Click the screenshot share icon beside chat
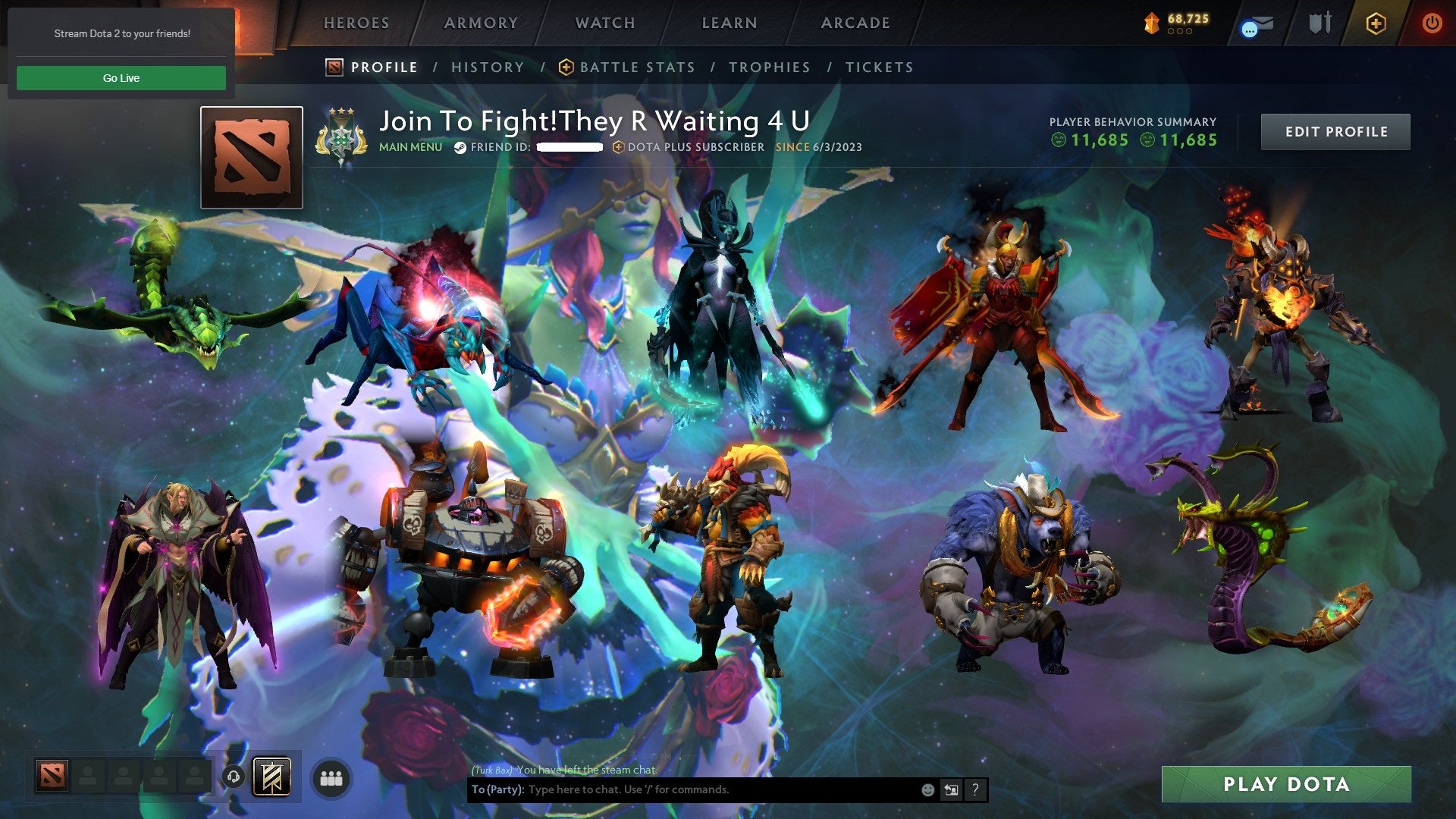Image resolution: width=1456 pixels, height=819 pixels. (x=951, y=789)
